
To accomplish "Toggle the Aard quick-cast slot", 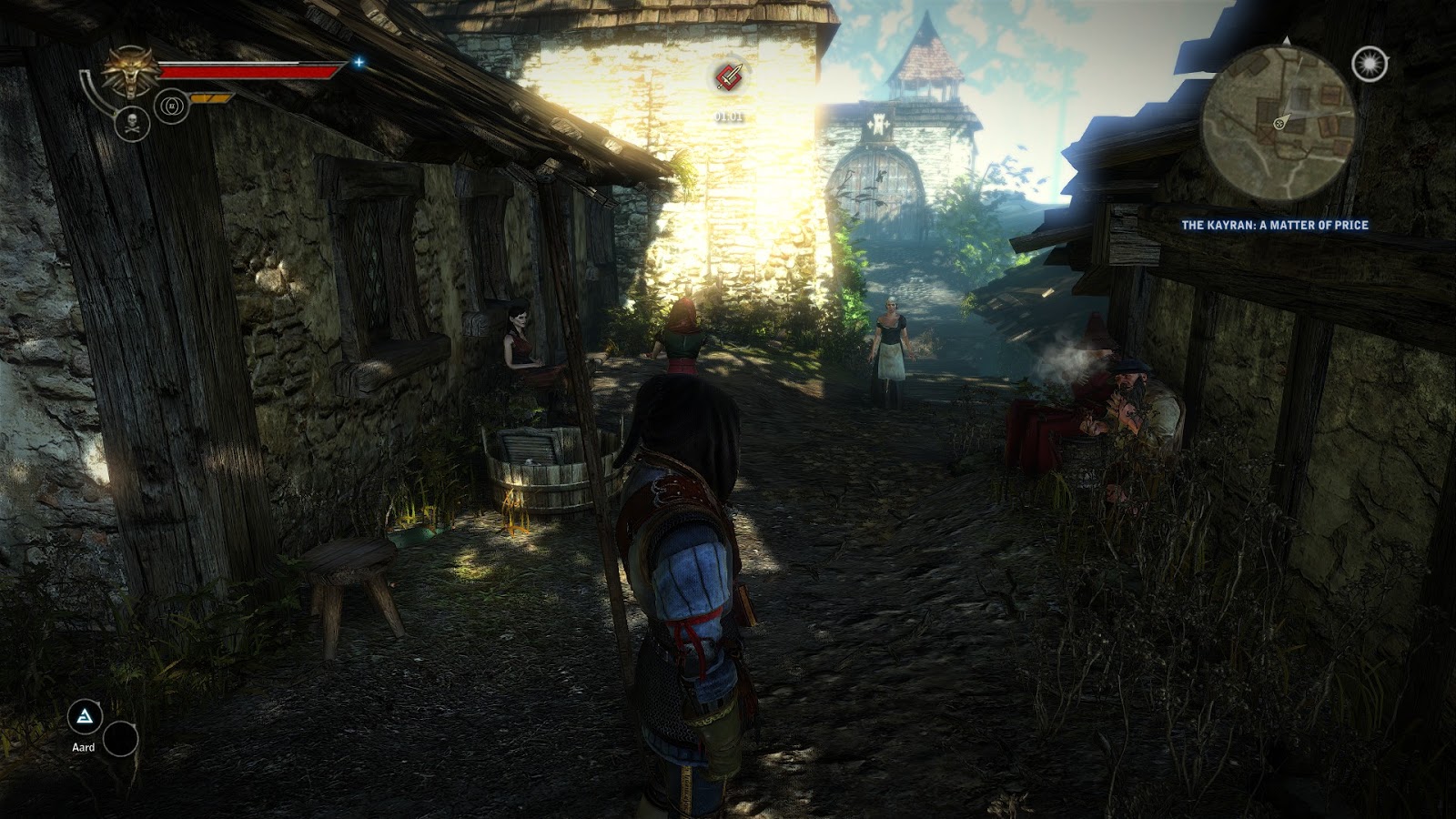I will [85, 716].
